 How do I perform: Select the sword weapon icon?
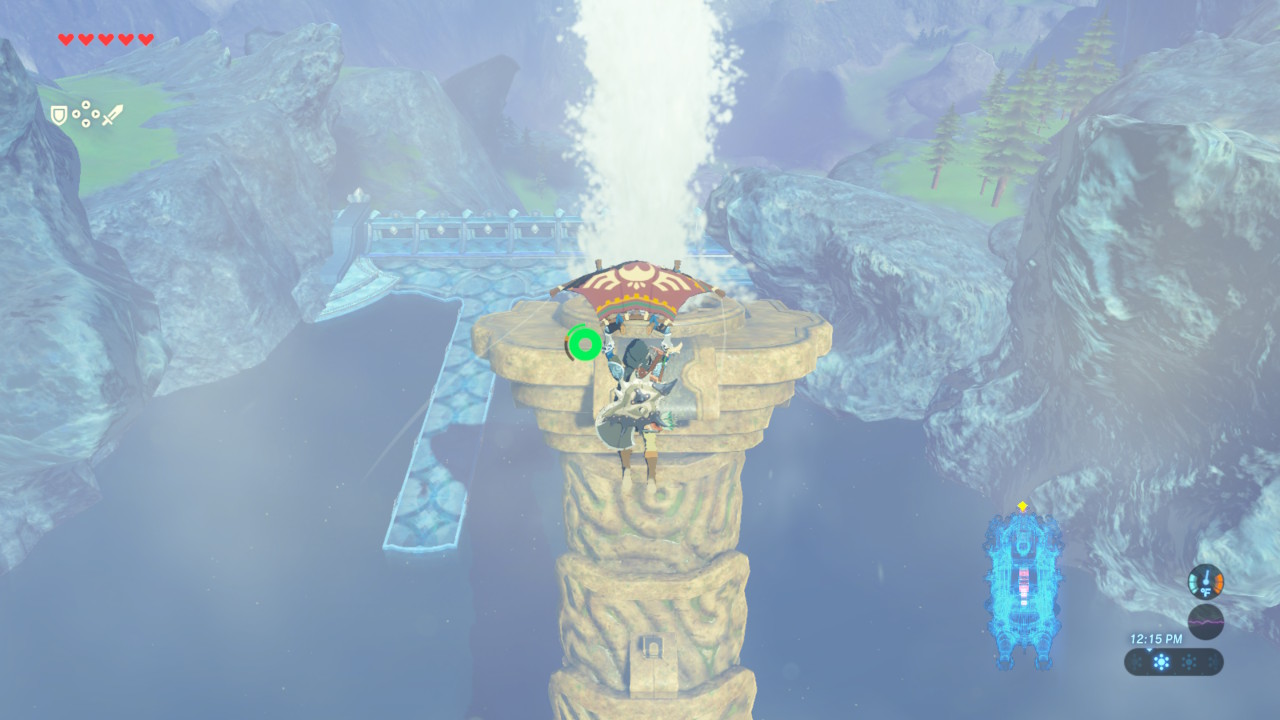click(111, 115)
